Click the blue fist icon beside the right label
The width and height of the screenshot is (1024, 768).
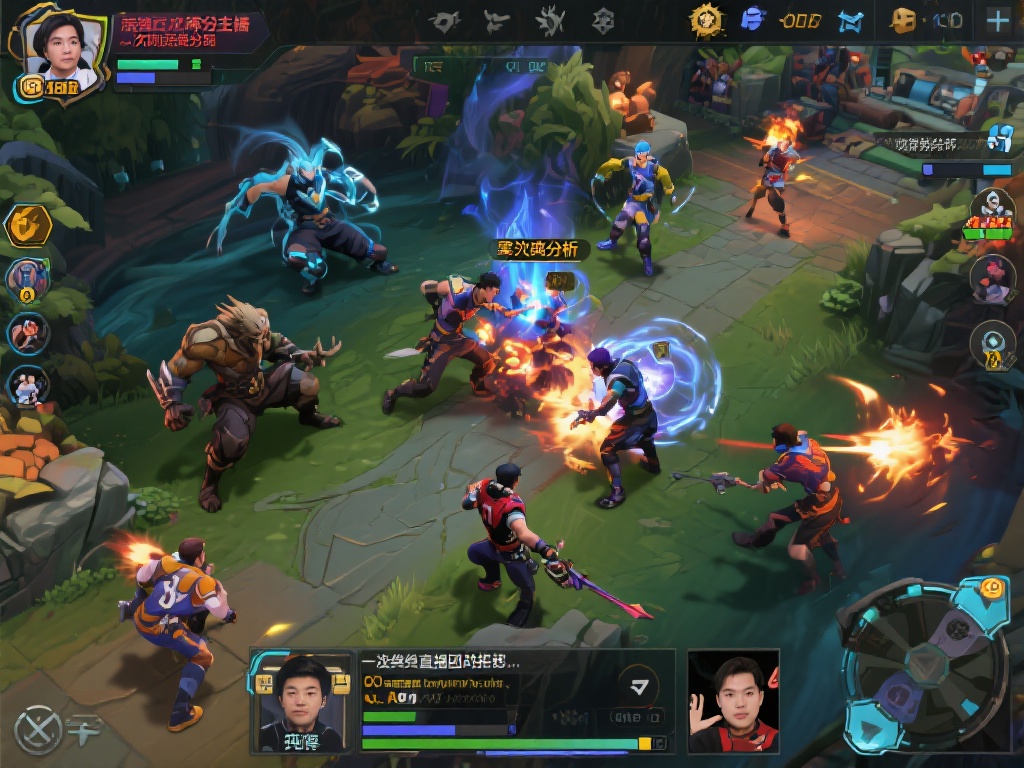tap(999, 139)
